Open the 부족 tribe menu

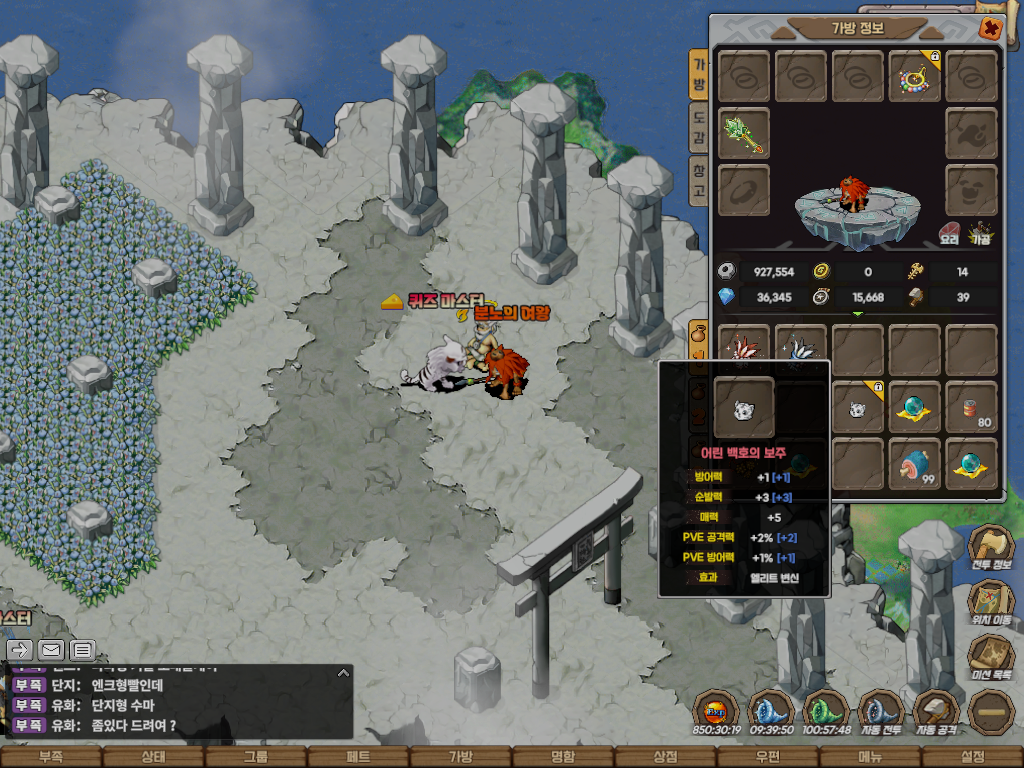click(50, 757)
